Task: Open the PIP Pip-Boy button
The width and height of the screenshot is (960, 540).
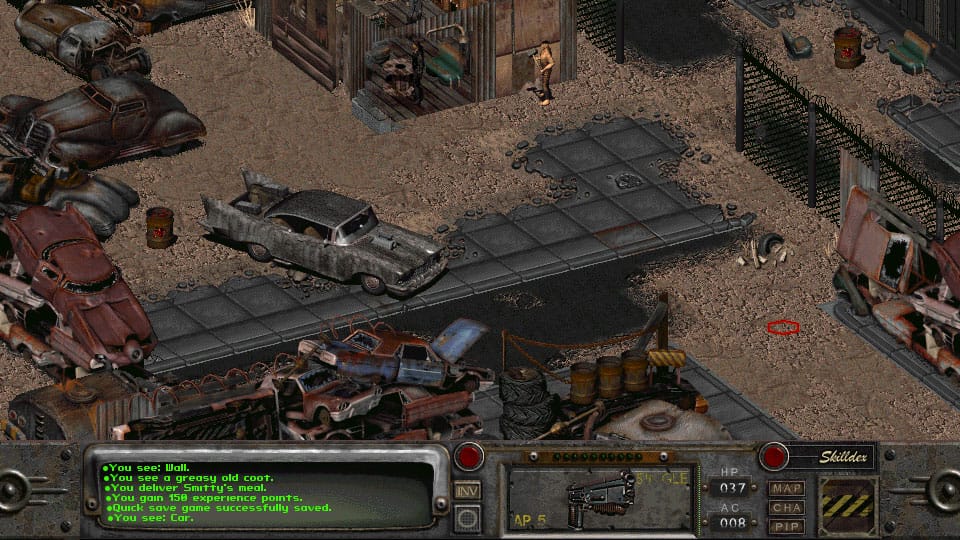Action: [787, 525]
